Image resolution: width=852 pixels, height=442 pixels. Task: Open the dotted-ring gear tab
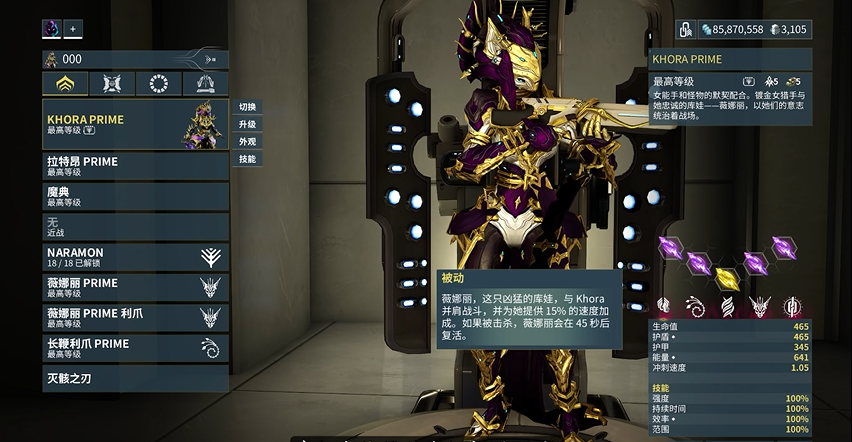pyautogui.click(x=158, y=84)
